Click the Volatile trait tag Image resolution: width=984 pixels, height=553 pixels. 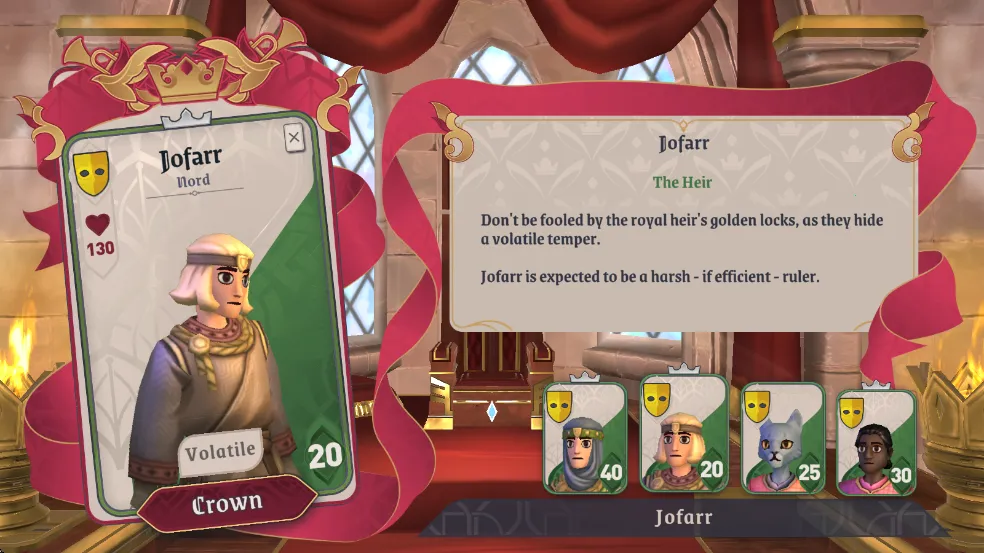[221, 450]
